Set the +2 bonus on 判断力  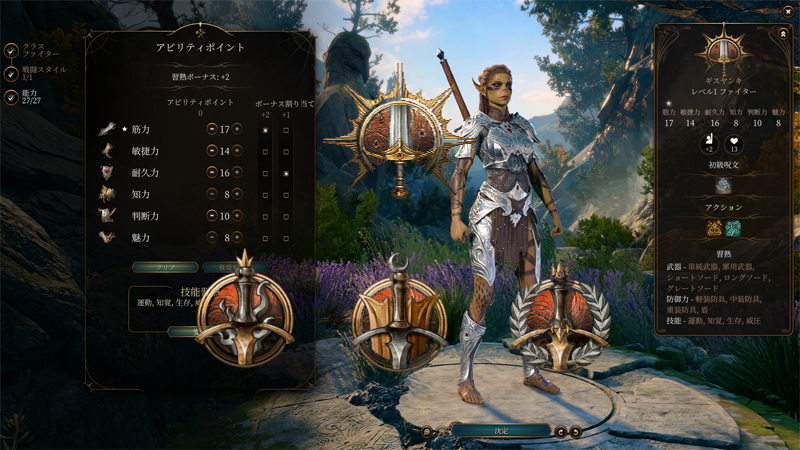click(x=265, y=216)
